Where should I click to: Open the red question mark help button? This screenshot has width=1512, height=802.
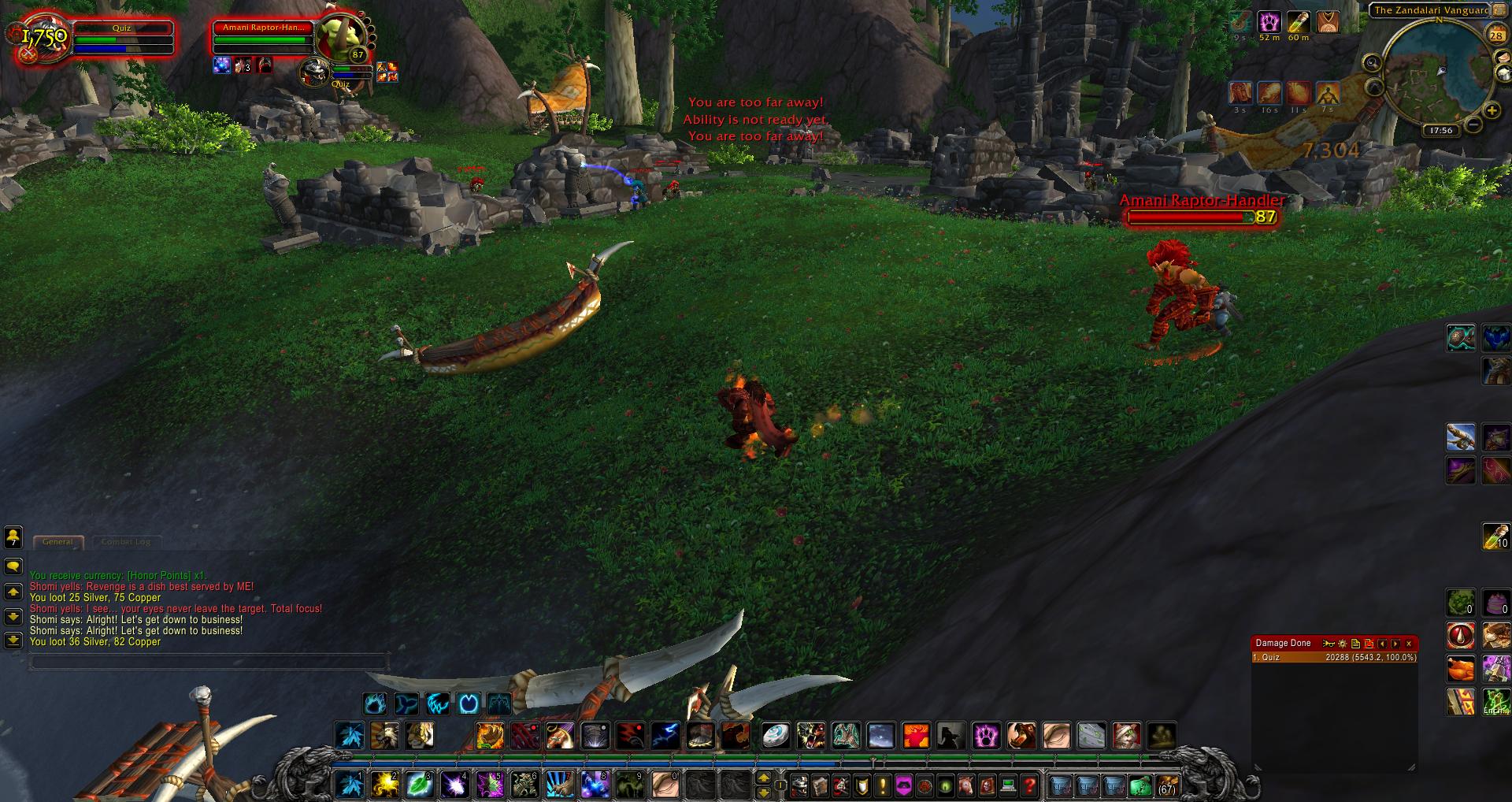pyautogui.click(x=1028, y=785)
